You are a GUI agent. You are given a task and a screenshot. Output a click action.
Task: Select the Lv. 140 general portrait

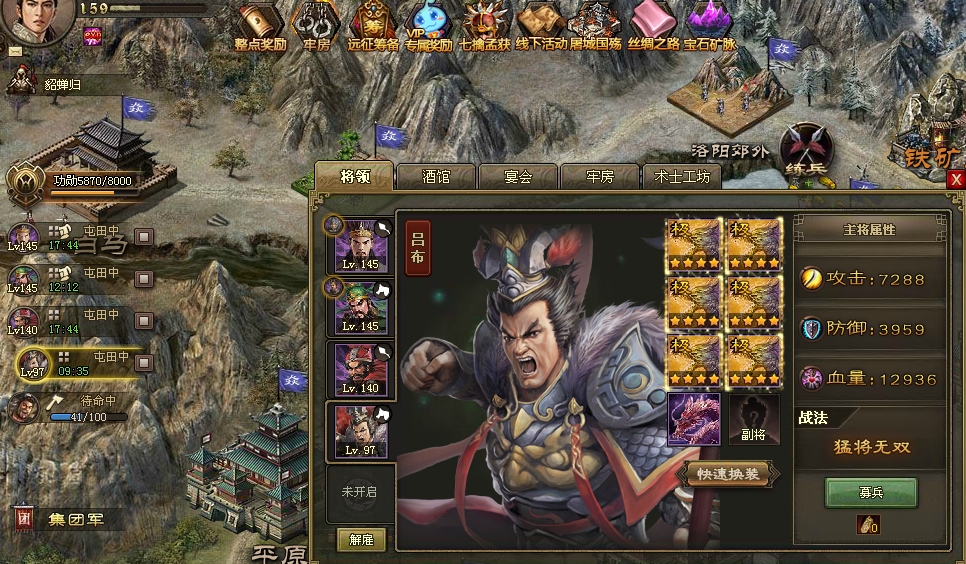[361, 369]
